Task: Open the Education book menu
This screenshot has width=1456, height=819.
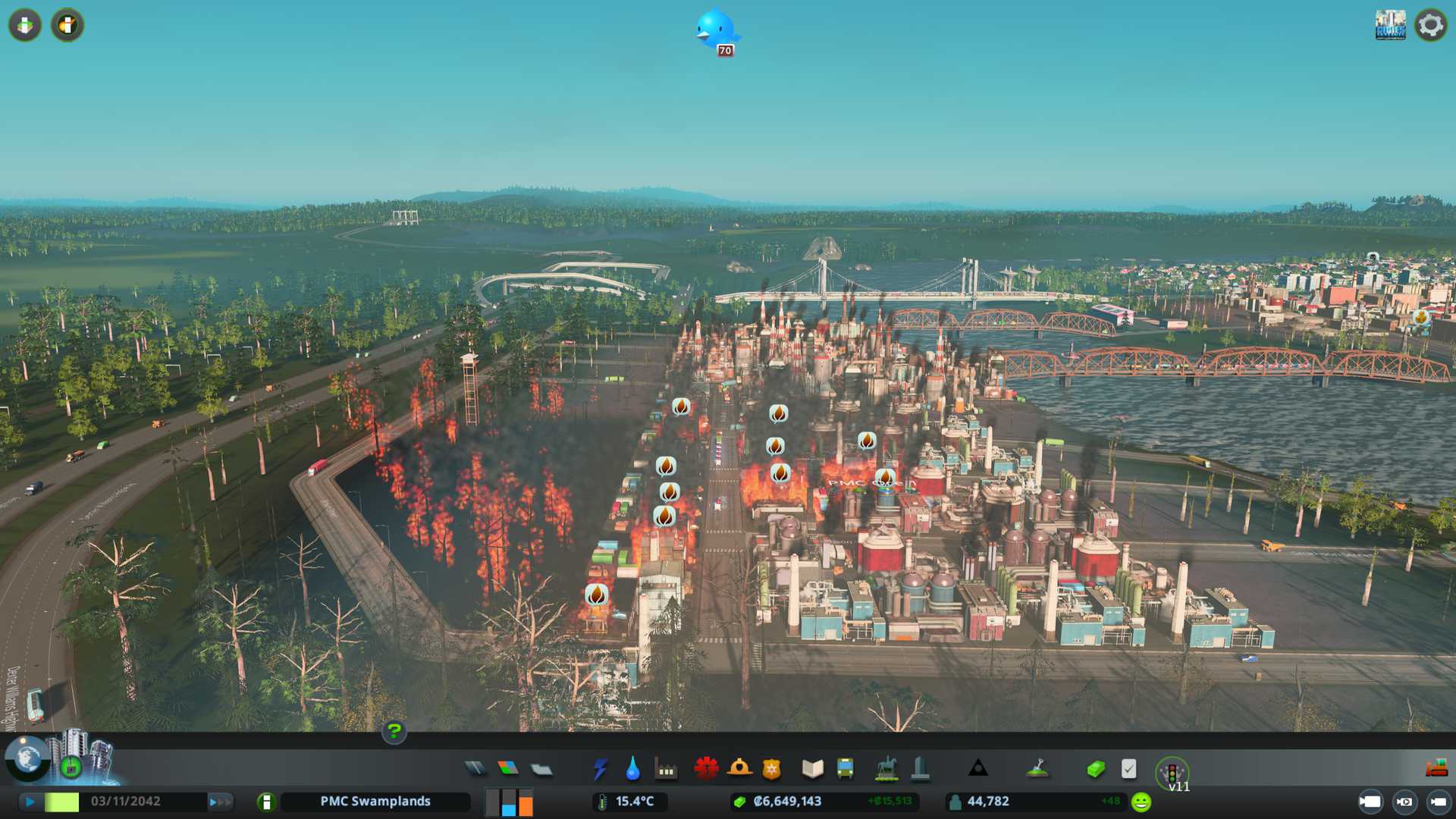Action: point(812,769)
